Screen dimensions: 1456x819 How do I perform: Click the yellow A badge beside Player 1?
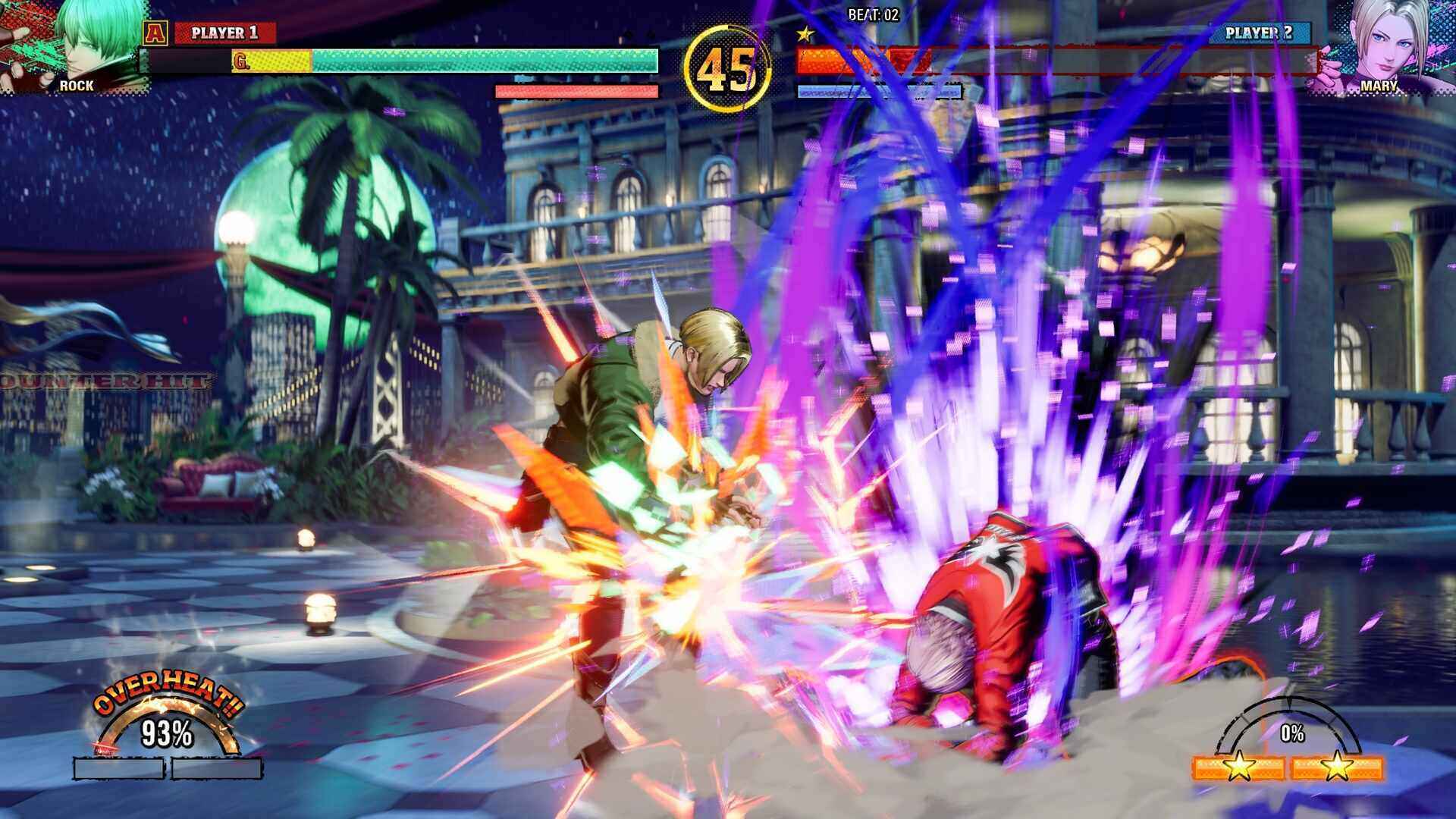155,33
